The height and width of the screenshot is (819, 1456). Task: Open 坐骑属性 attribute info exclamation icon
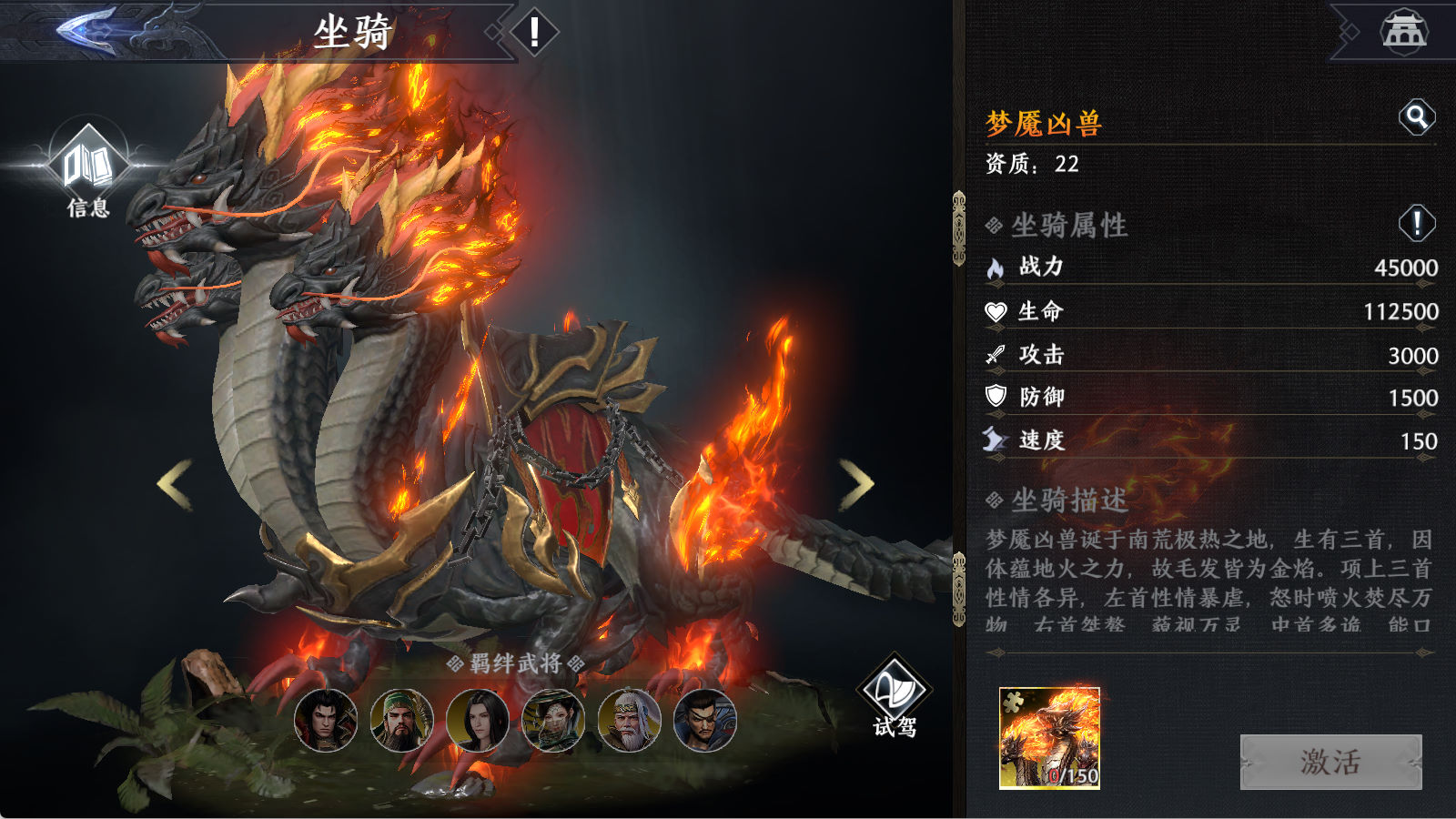1416,223
